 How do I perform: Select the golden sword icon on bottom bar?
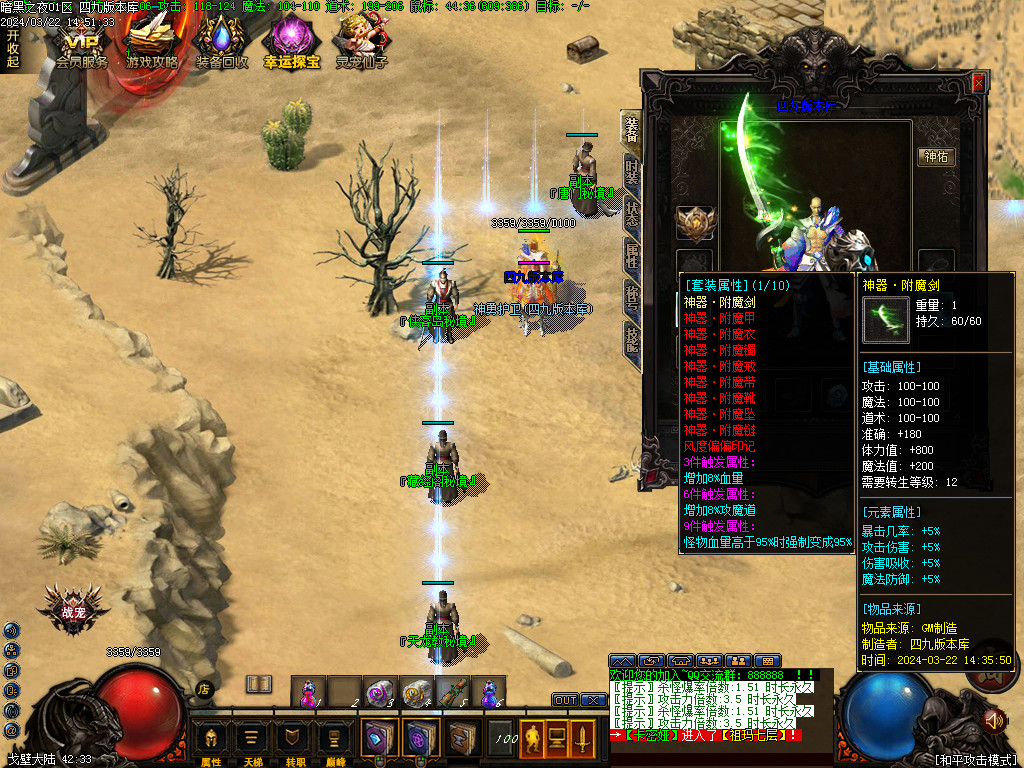tap(581, 739)
